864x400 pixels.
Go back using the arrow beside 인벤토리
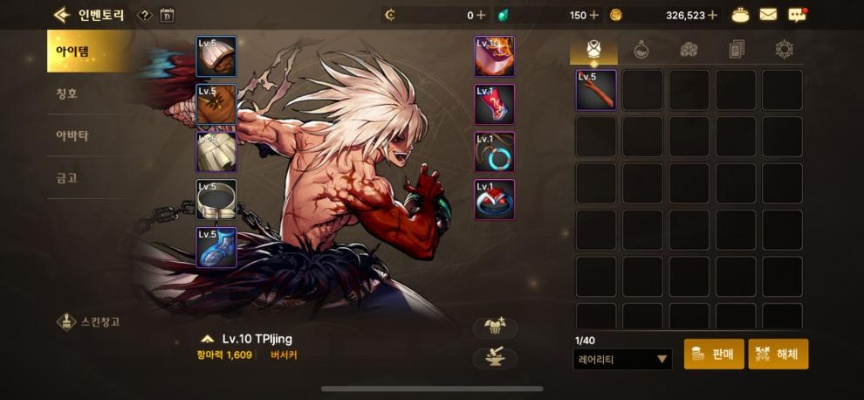(x=62, y=15)
